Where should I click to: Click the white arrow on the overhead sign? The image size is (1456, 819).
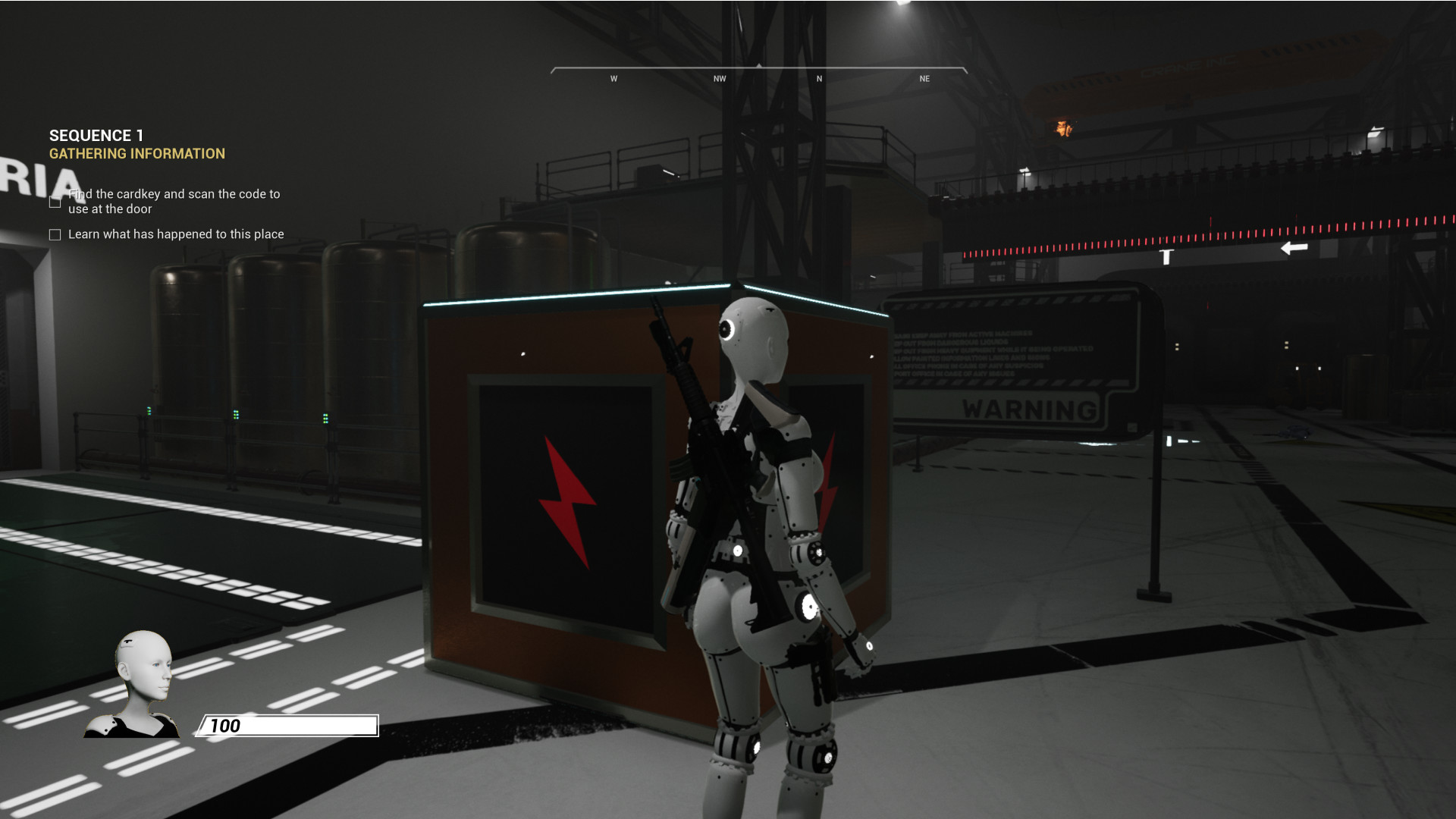tap(1294, 248)
